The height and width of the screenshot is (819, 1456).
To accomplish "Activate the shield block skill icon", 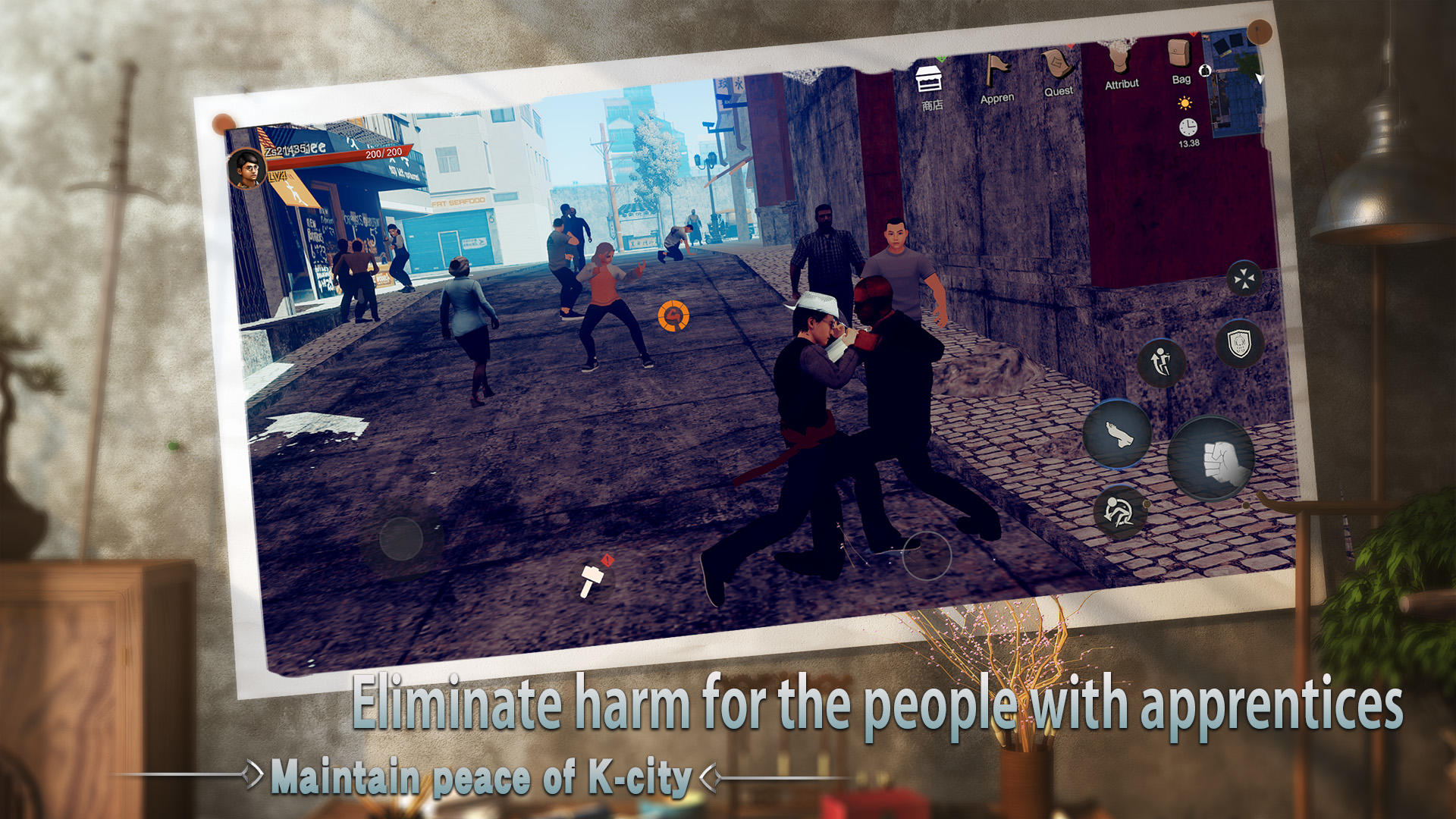I will 1238,342.
